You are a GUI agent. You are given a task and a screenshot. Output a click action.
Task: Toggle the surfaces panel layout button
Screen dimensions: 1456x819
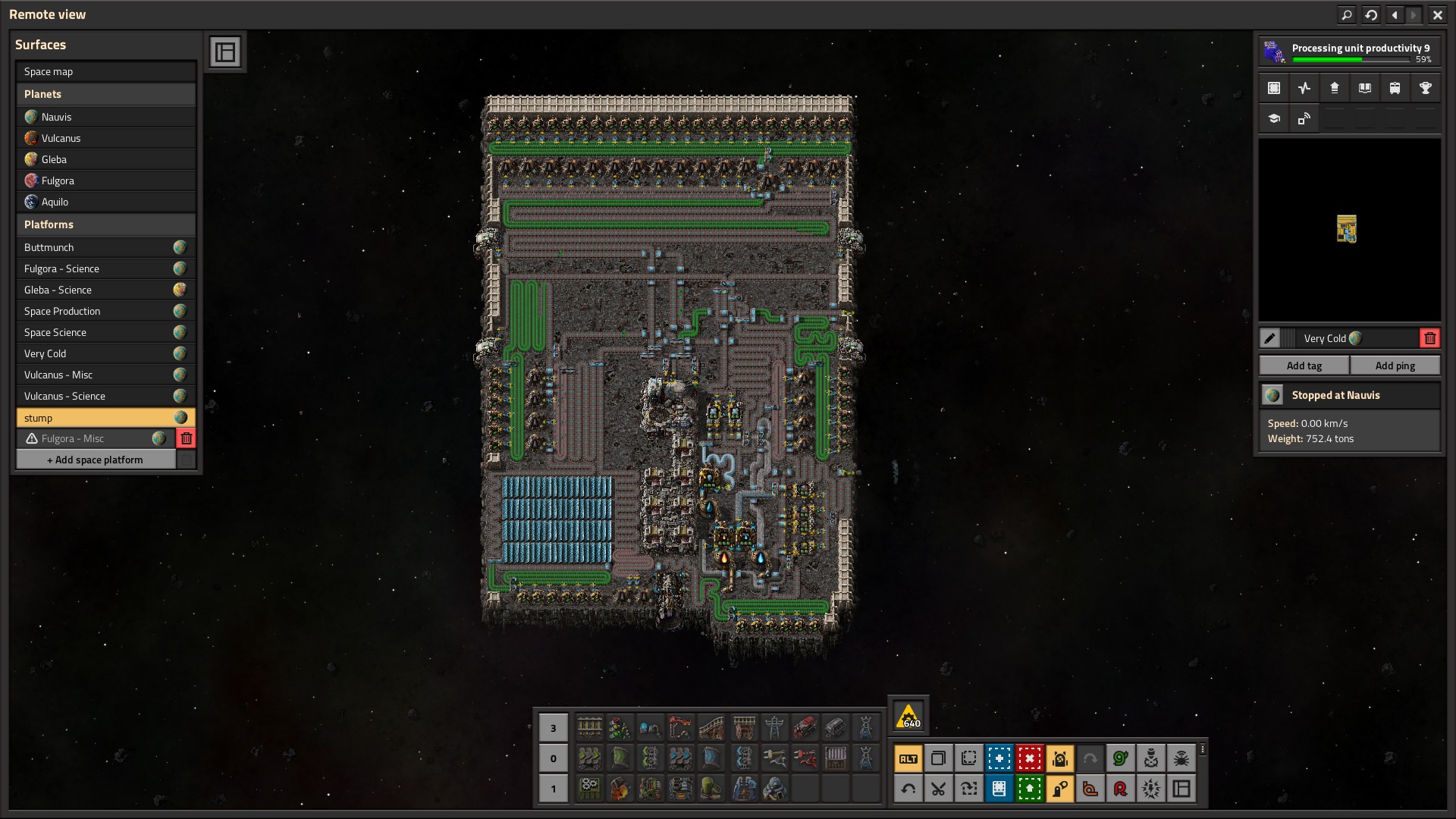225,52
